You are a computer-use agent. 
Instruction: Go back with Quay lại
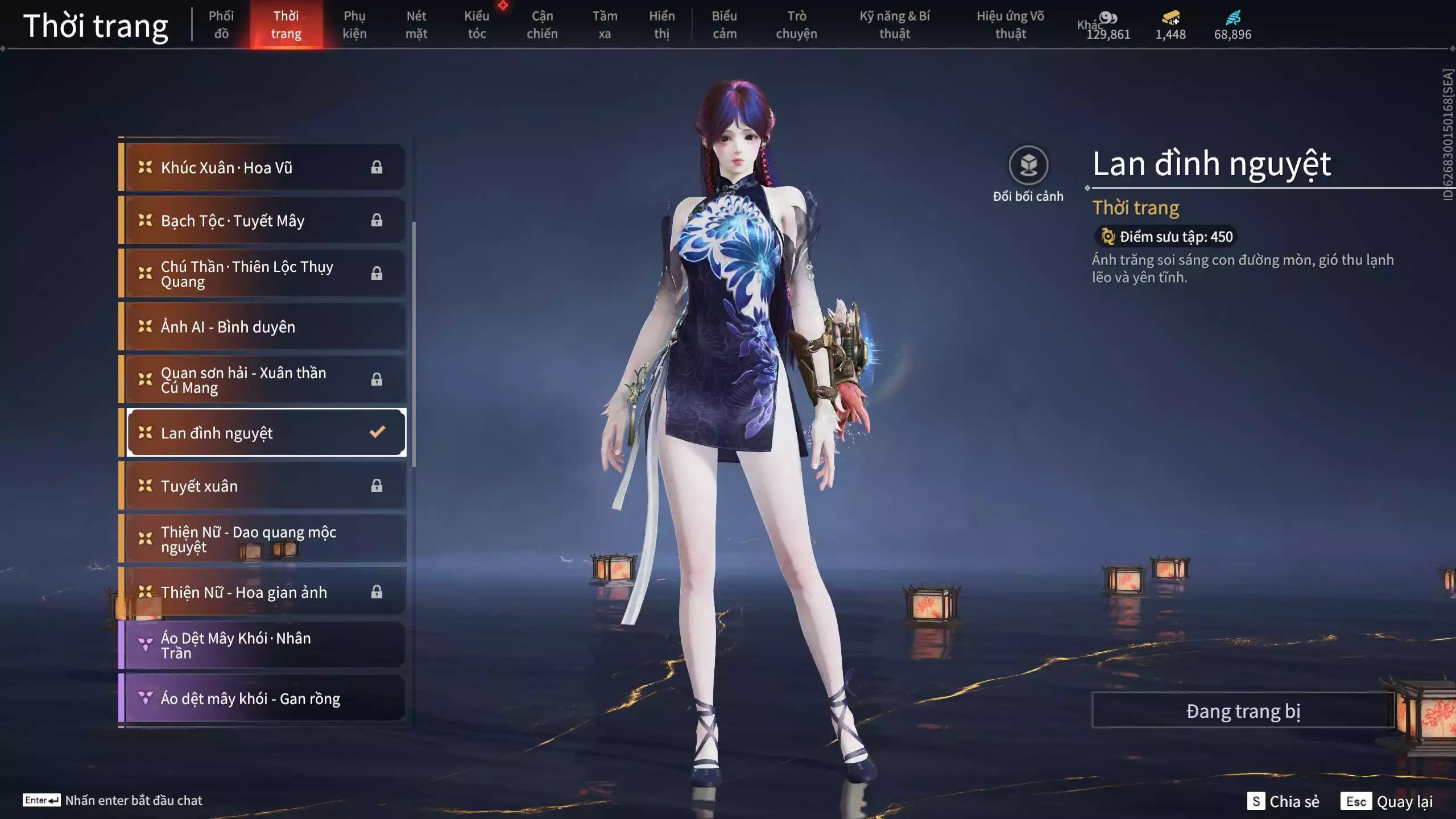[x=1387, y=801]
